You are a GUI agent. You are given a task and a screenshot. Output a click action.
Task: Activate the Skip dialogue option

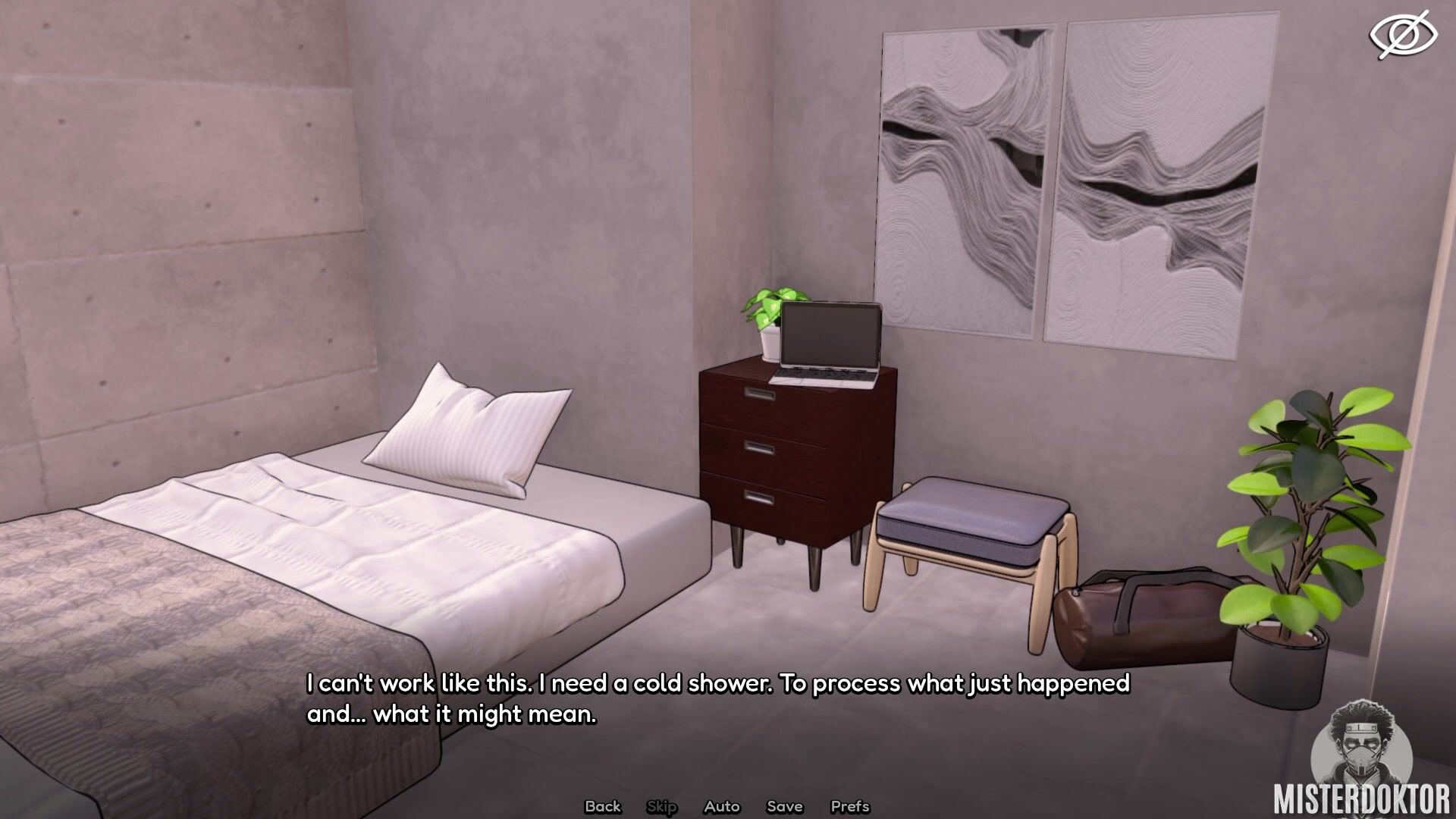click(x=661, y=806)
